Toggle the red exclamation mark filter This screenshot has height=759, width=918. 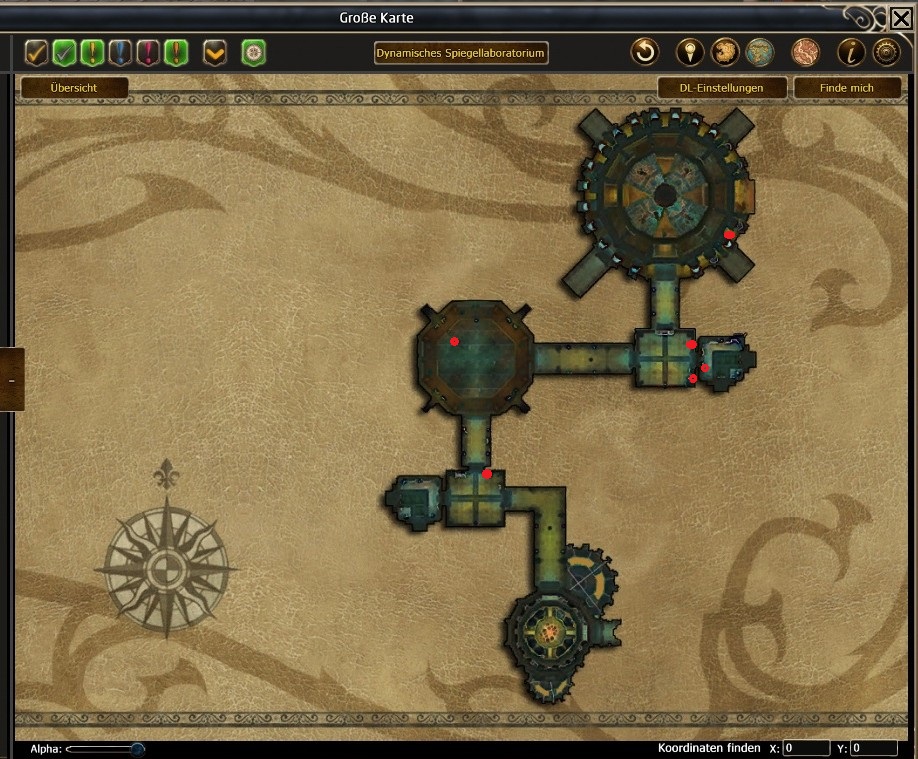[x=149, y=52]
